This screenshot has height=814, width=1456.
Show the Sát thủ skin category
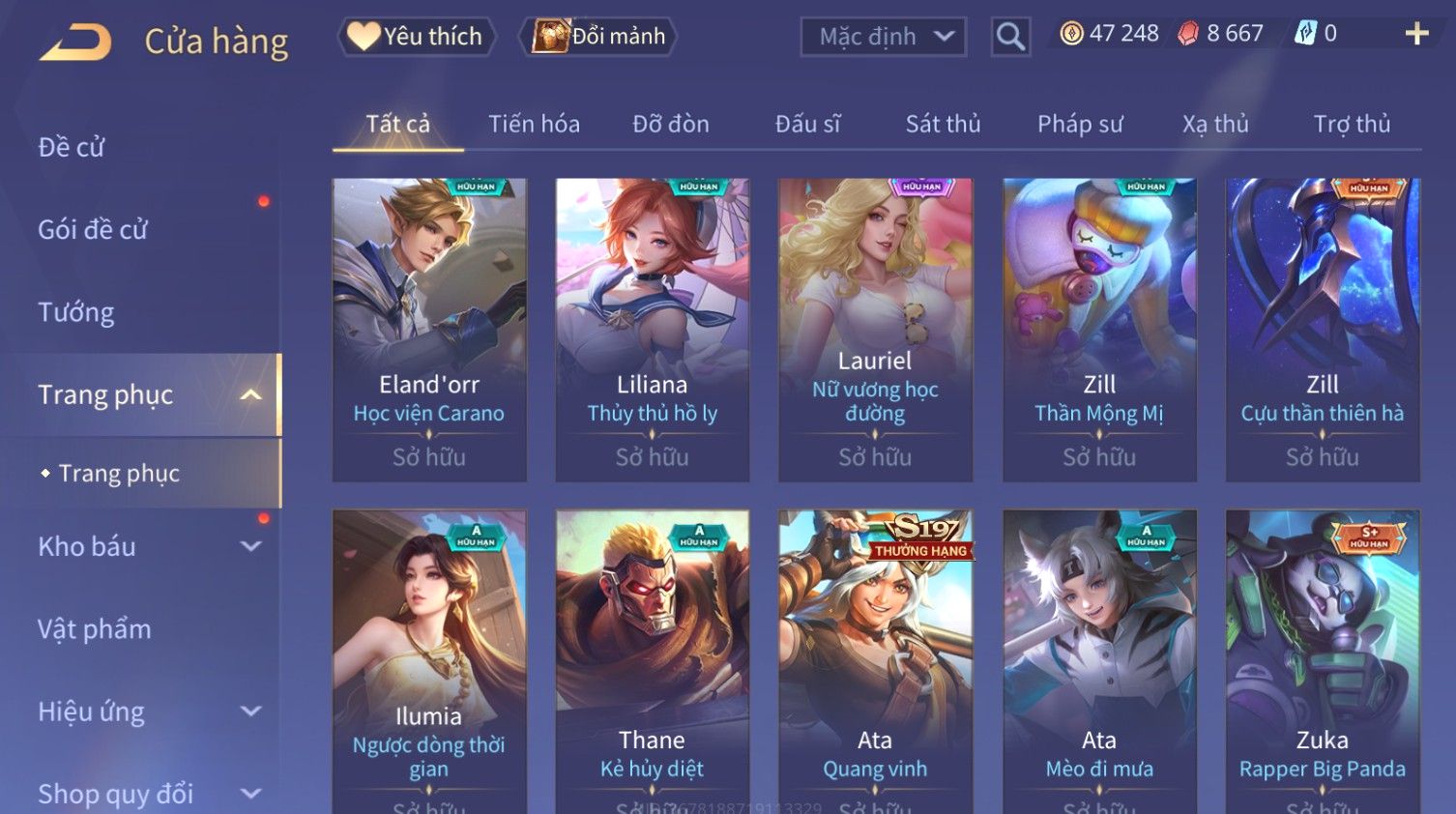(x=943, y=124)
